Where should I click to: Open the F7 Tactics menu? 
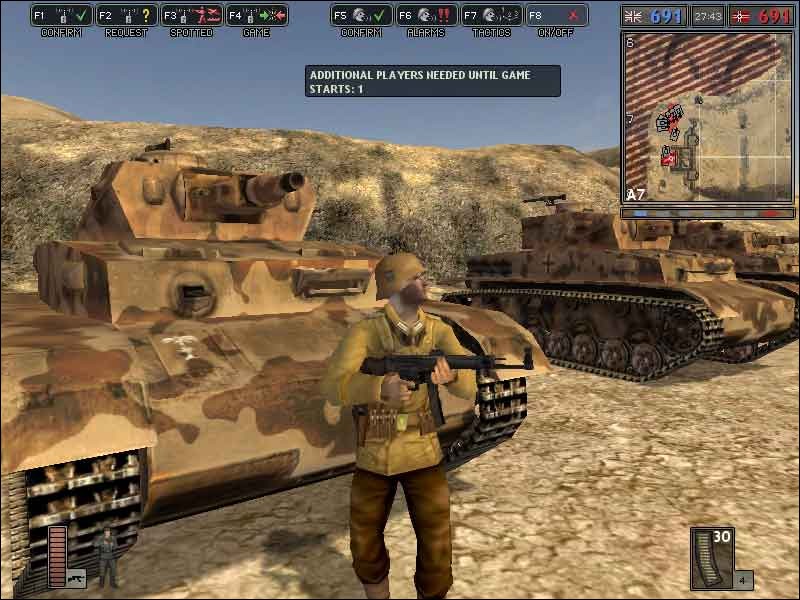pyautogui.click(x=491, y=16)
